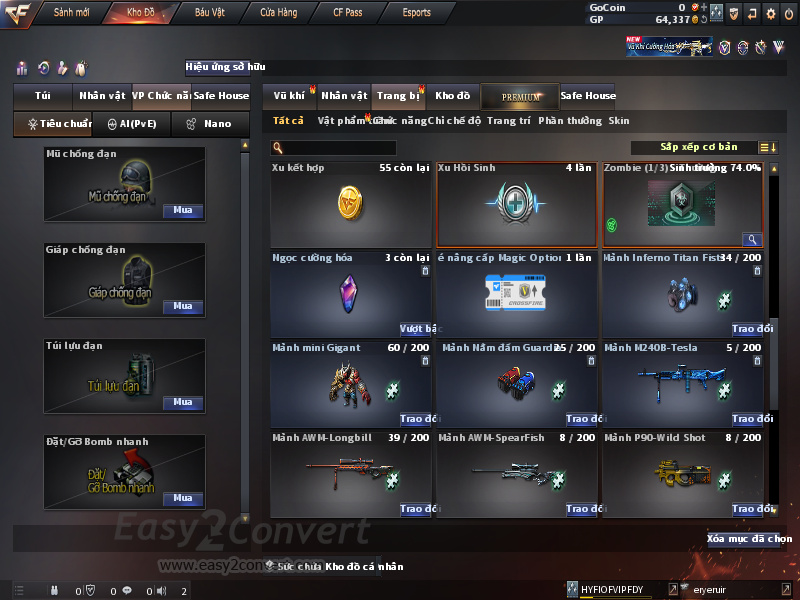Select the Nano loadout tab
Image resolution: width=800 pixels, height=600 pixels.
(x=211, y=124)
